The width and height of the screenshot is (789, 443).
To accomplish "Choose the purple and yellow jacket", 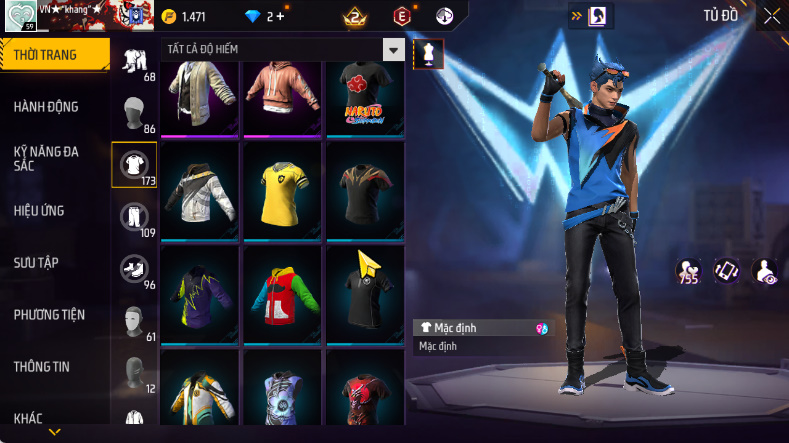I will coord(199,293).
